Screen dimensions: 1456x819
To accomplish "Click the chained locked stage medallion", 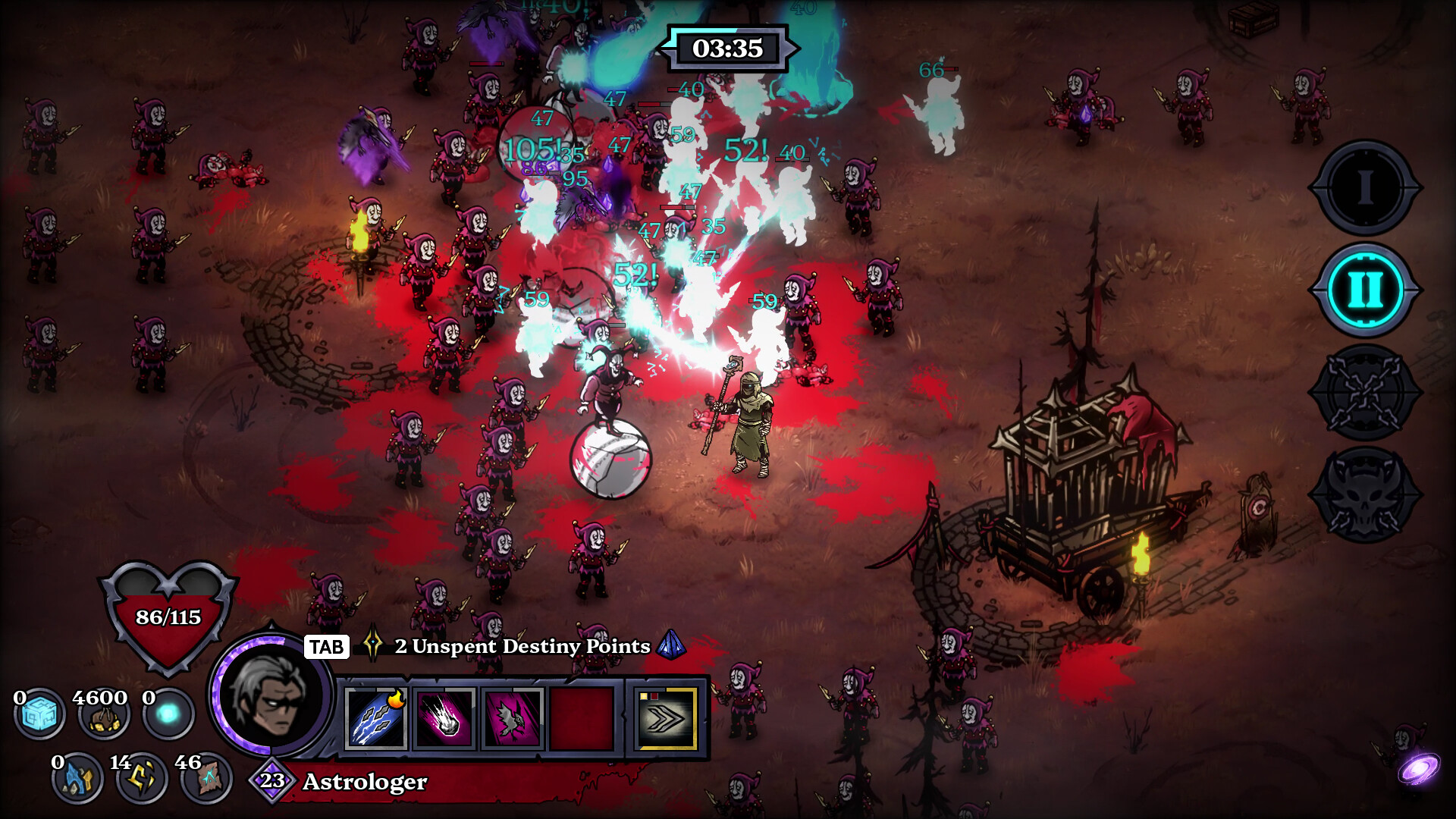I will (1365, 393).
